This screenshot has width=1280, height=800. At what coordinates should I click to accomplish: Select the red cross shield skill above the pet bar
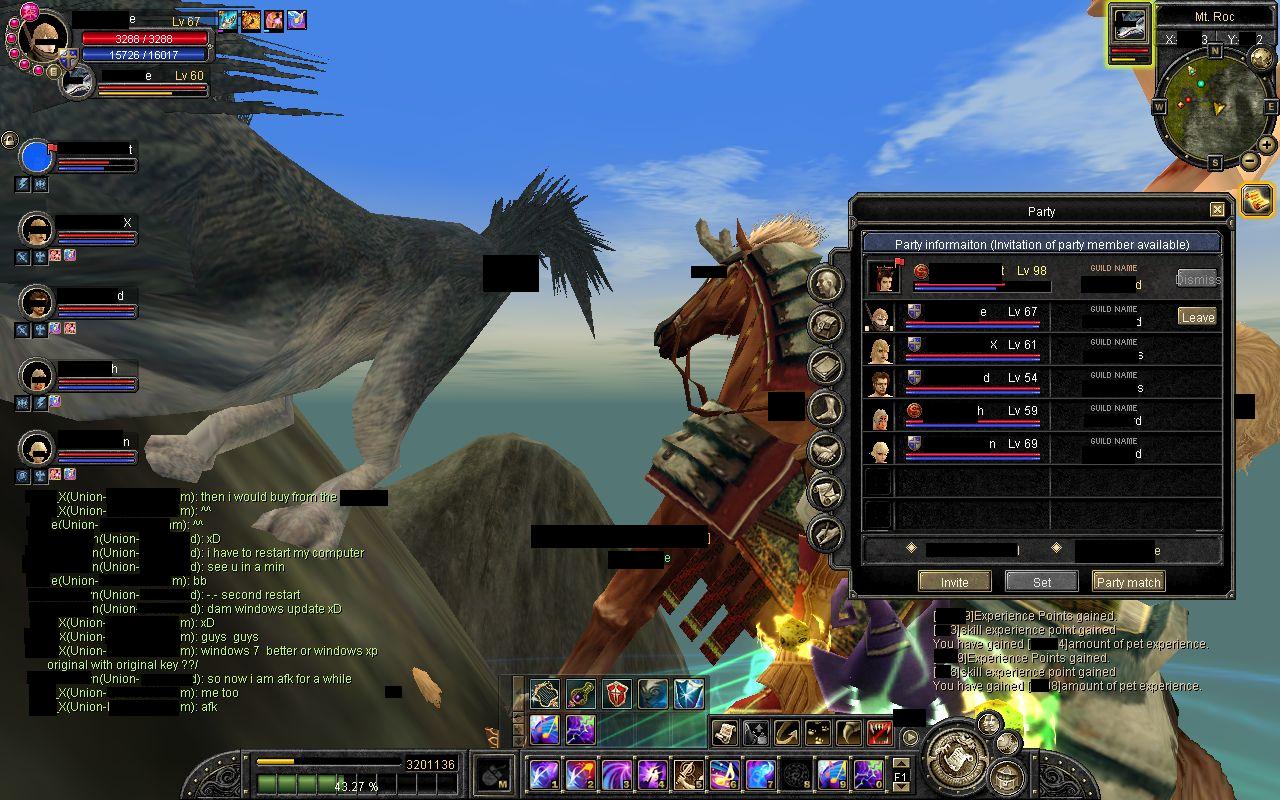pyautogui.click(x=615, y=693)
